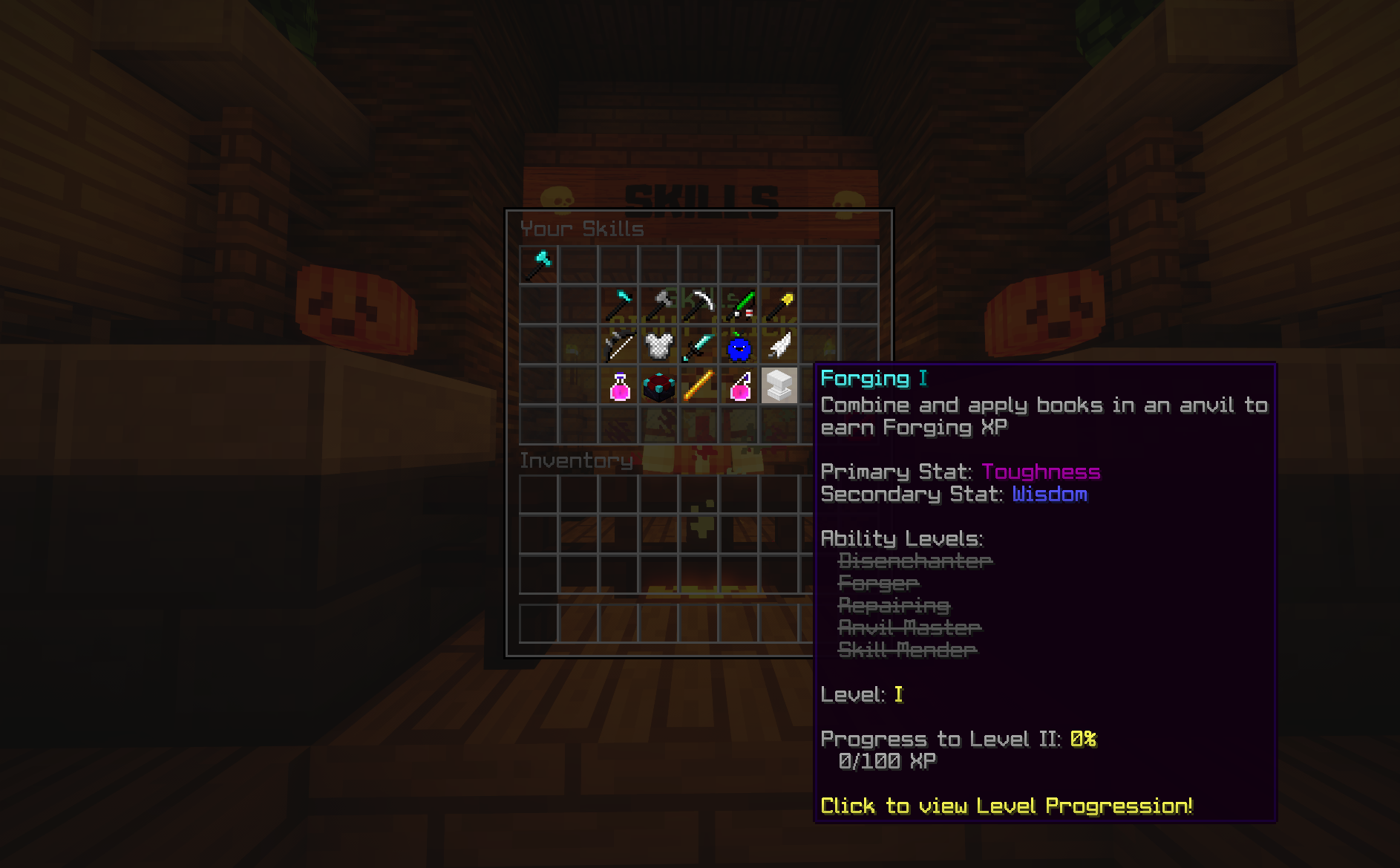Viewport: 1400px width, 868px height.
Task: Select the diamond hatchet in the top-left skill slot
Action: [x=539, y=265]
